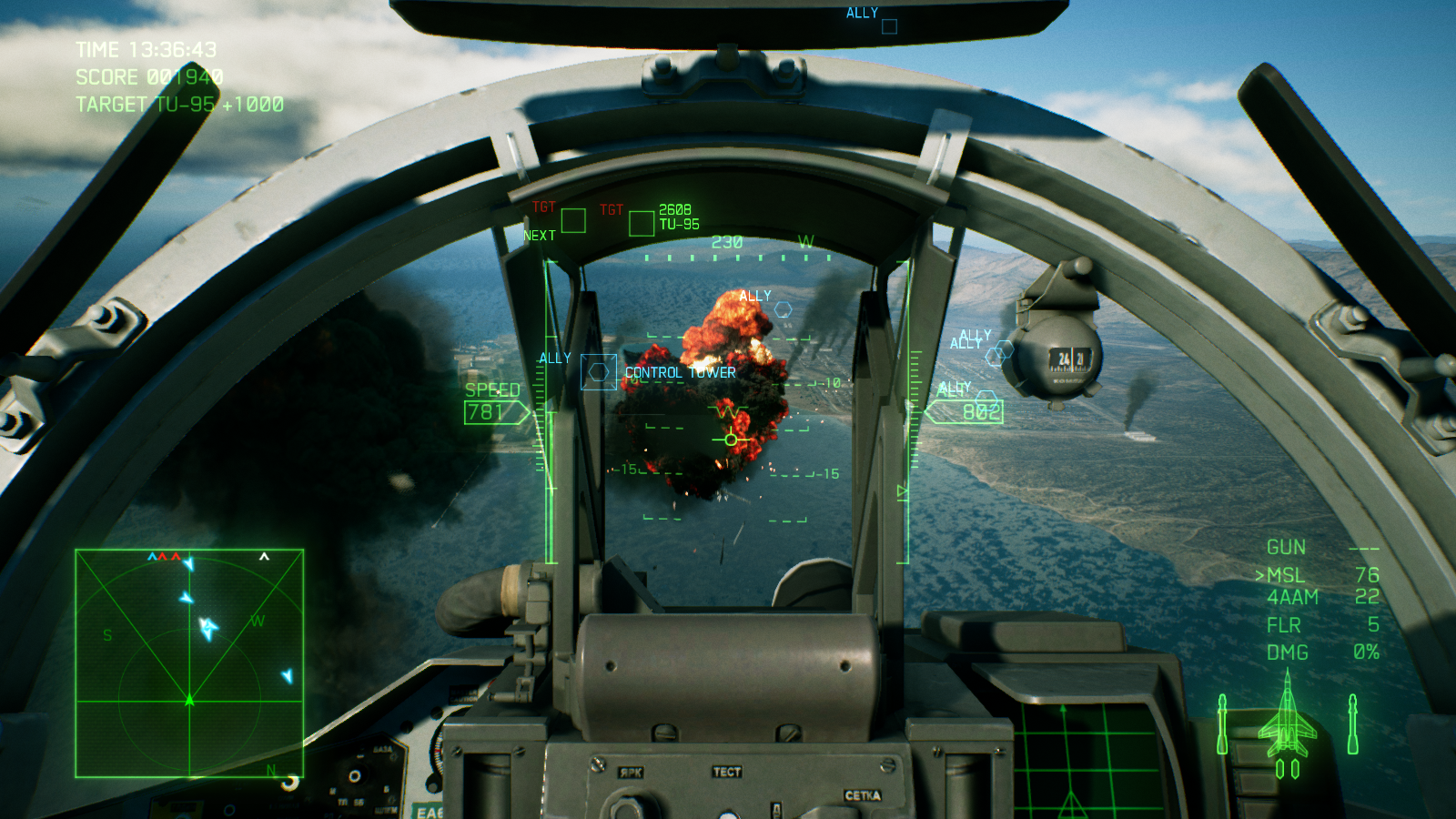Screen dimensions: 1456x819
Task: Click the radar minimap
Action: coord(189,663)
